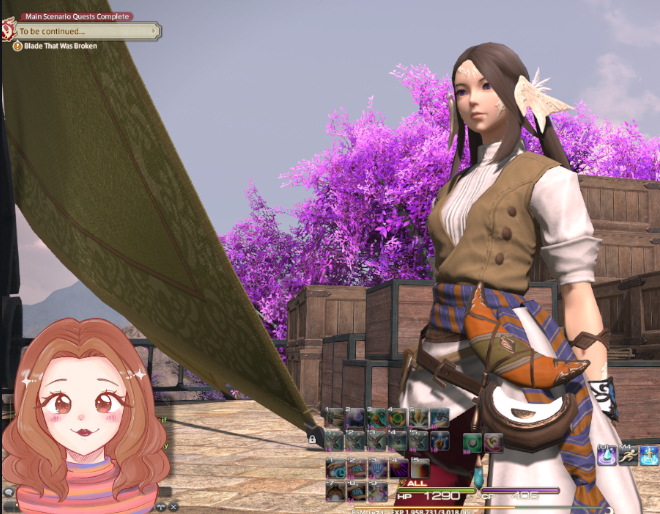
Task: Select the Blade That Was Broken quest
Action: [x=60, y=46]
